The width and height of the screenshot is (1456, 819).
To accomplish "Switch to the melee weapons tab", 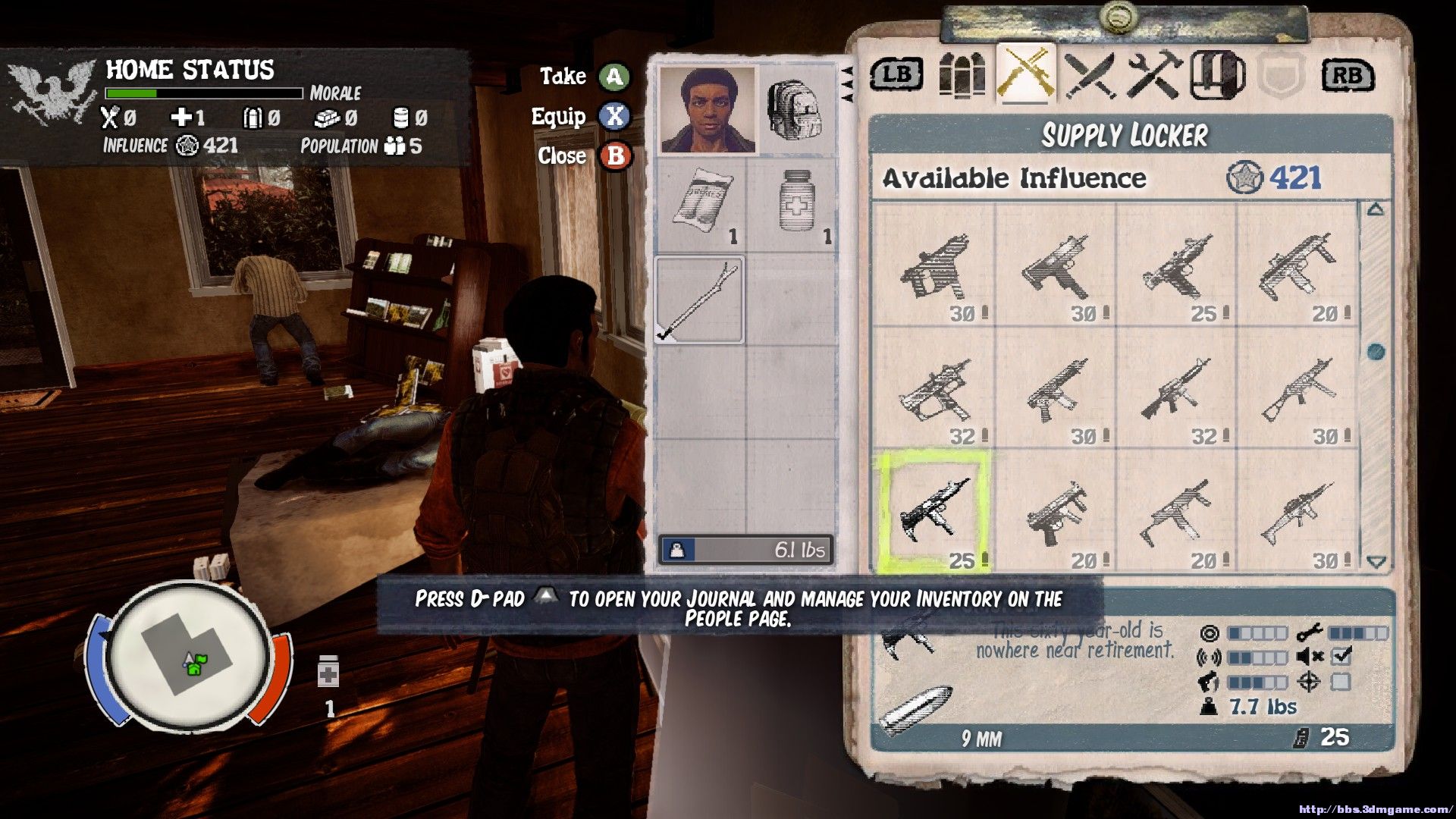I will coord(1090,75).
